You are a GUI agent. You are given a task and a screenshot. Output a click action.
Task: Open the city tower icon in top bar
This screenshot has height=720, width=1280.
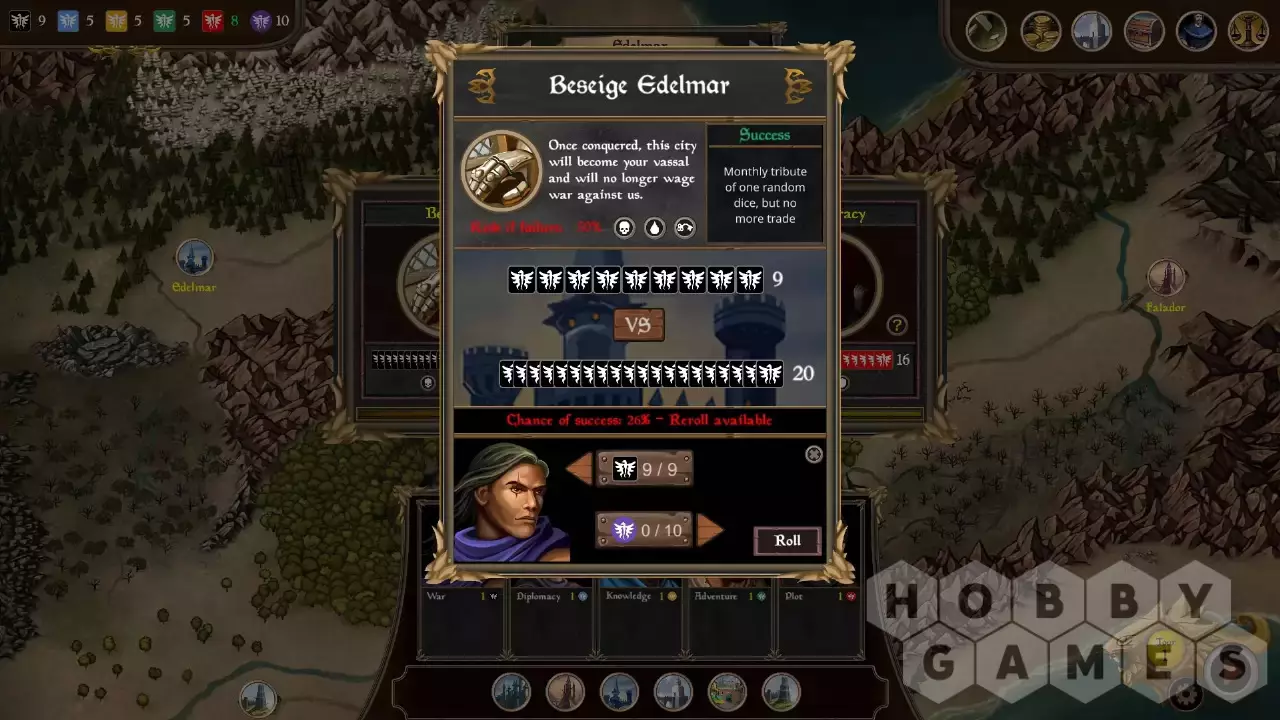click(1092, 31)
